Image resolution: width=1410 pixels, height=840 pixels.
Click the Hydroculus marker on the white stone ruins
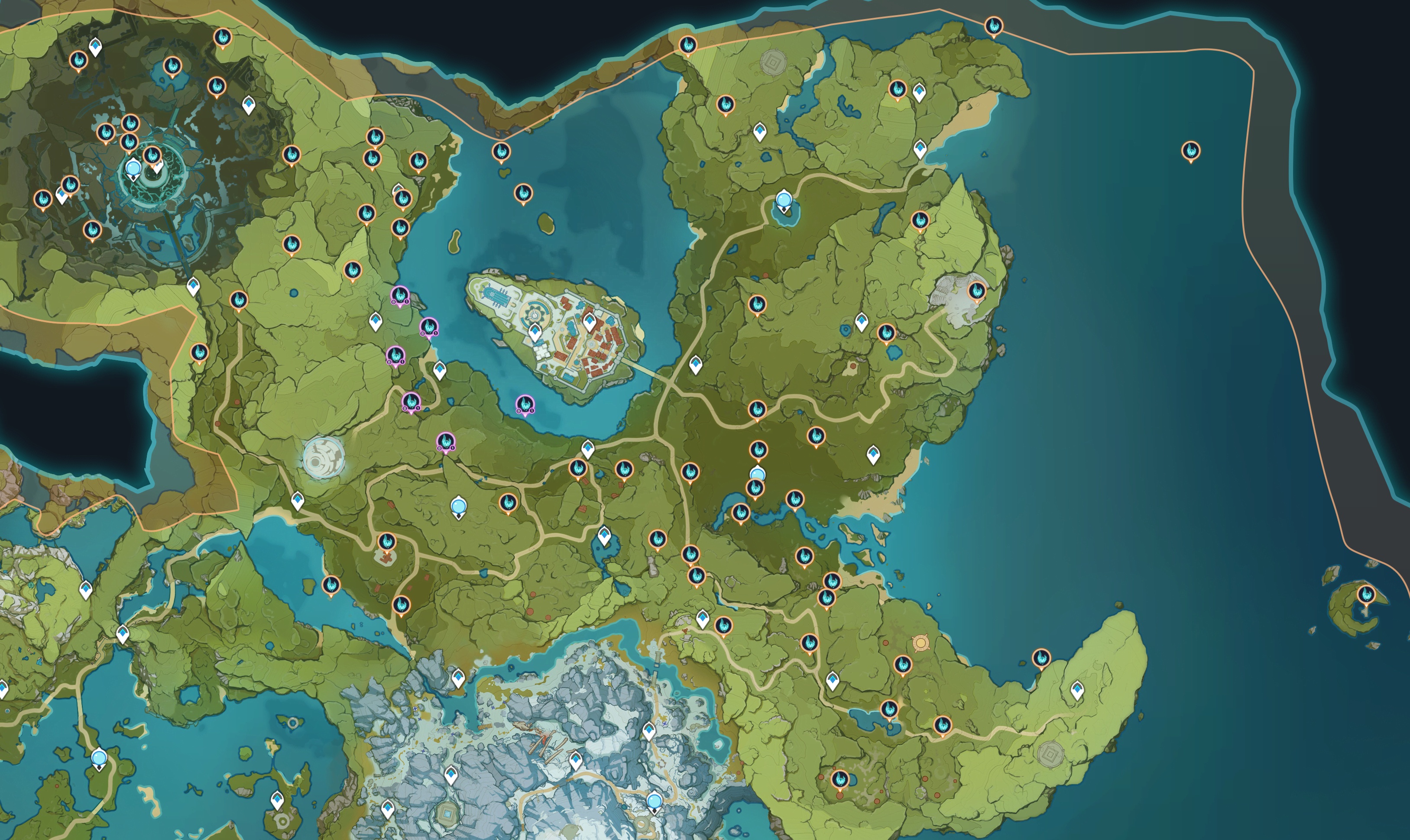click(x=977, y=291)
